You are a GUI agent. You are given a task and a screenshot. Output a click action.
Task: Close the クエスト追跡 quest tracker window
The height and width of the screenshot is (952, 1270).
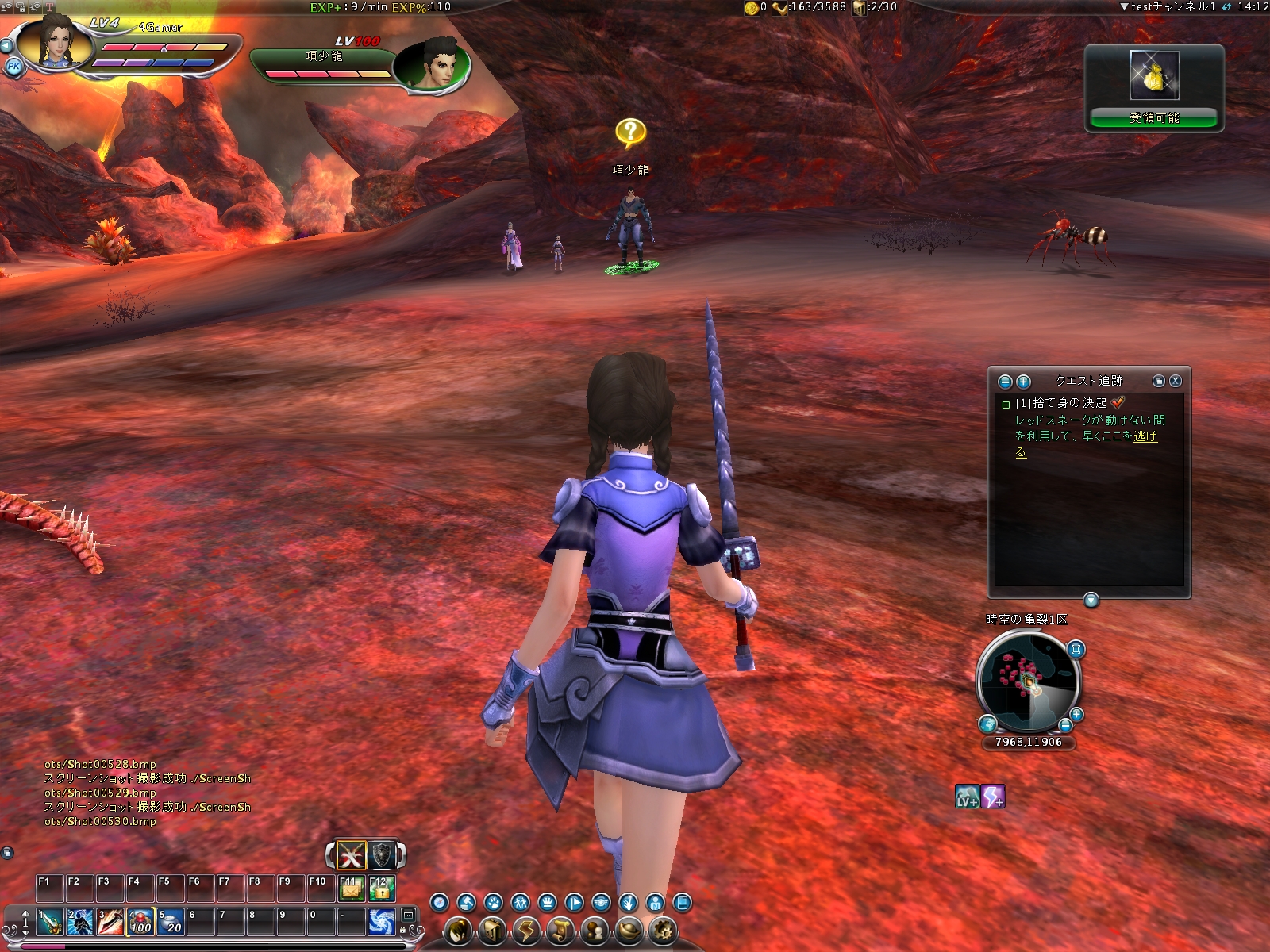click(x=1176, y=381)
